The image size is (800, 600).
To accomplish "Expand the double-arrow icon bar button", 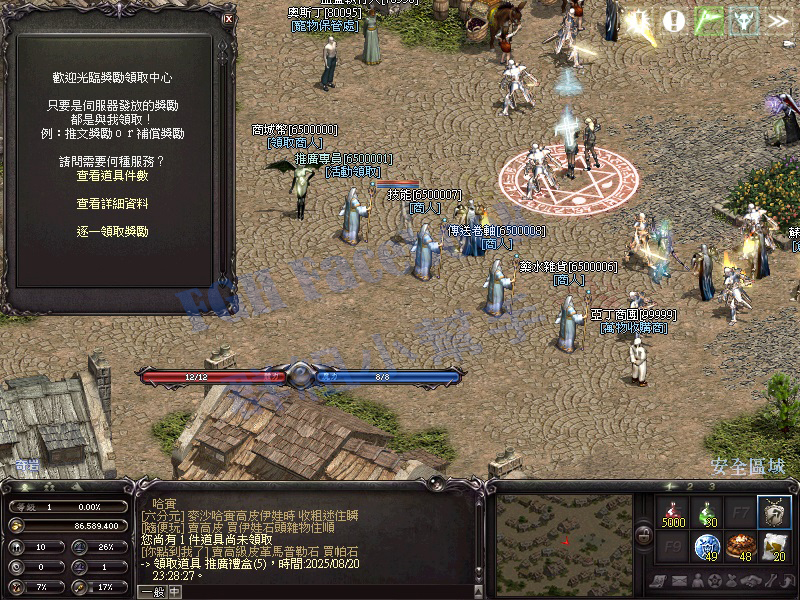I will (777, 20).
